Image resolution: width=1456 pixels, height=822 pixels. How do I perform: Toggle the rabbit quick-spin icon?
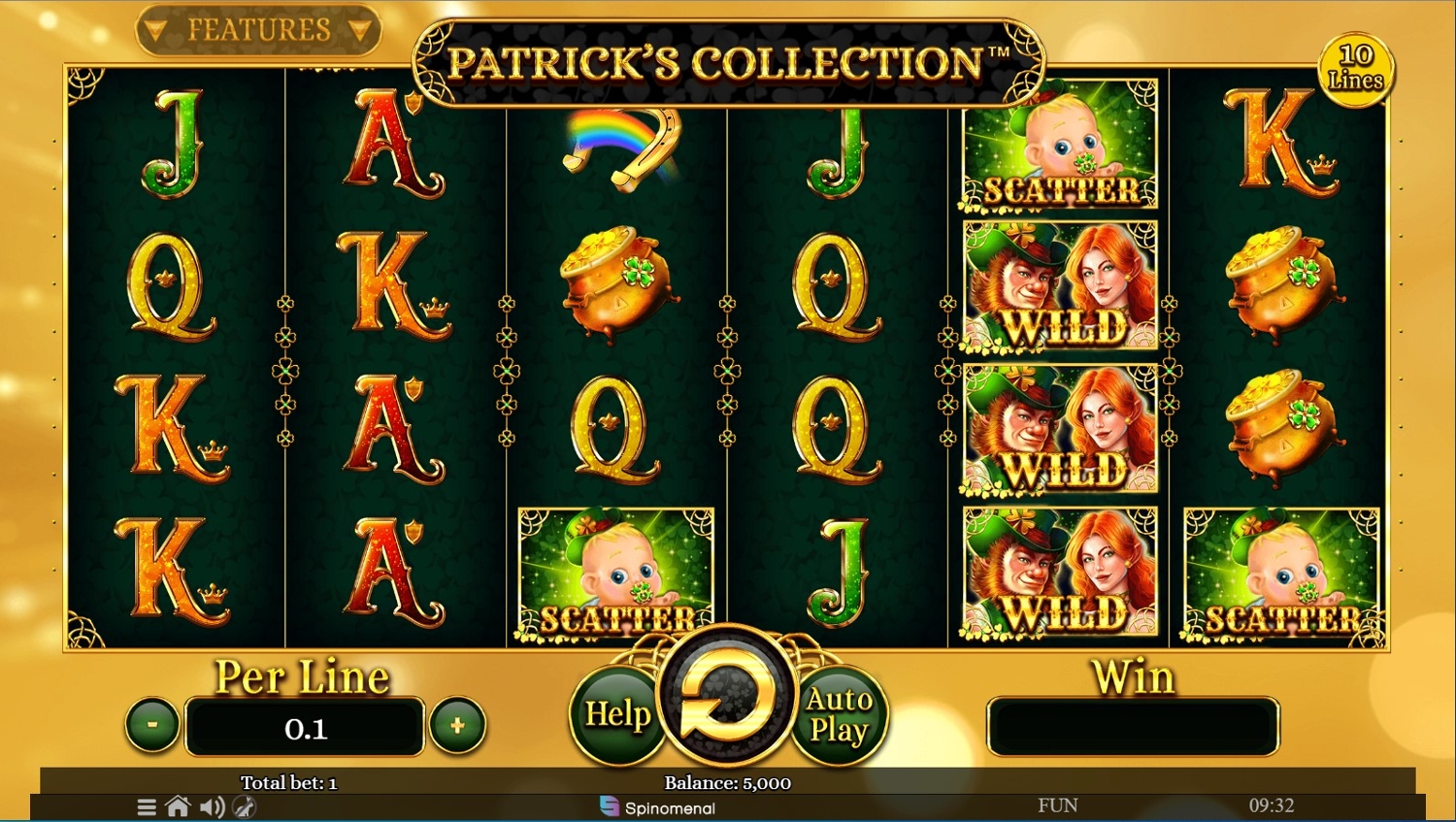(245, 806)
